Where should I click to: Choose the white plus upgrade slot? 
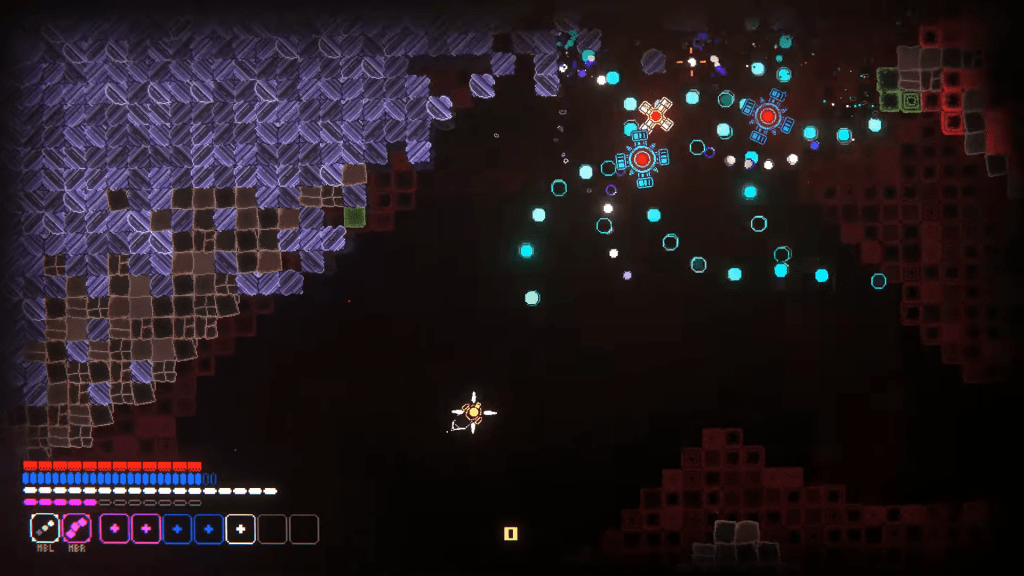click(x=240, y=528)
